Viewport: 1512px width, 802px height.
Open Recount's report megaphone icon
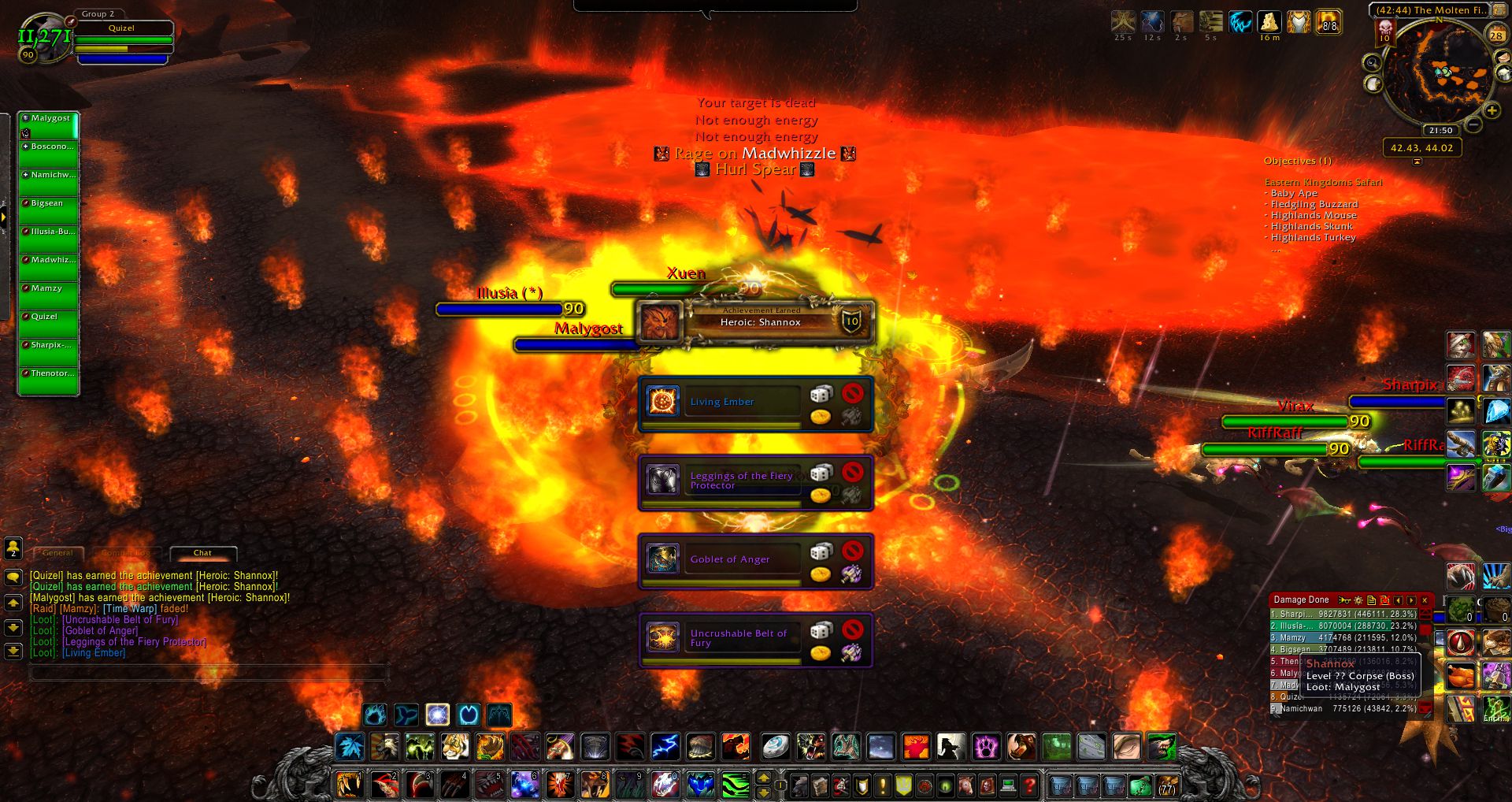click(1345, 600)
